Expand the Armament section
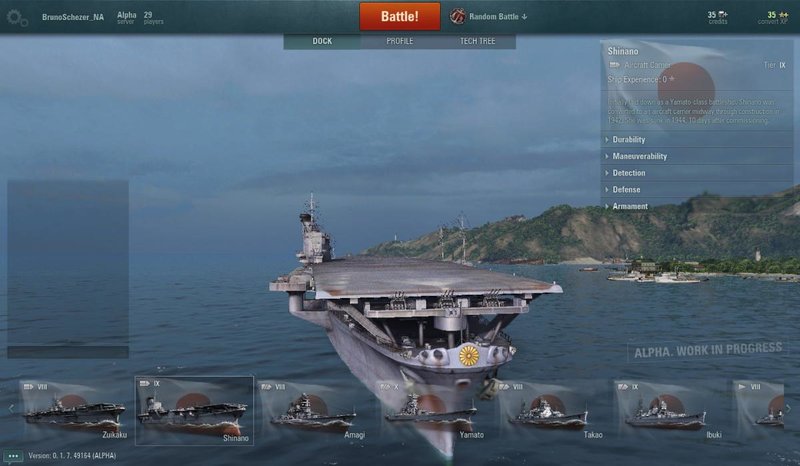The width and height of the screenshot is (800, 466). pos(630,206)
